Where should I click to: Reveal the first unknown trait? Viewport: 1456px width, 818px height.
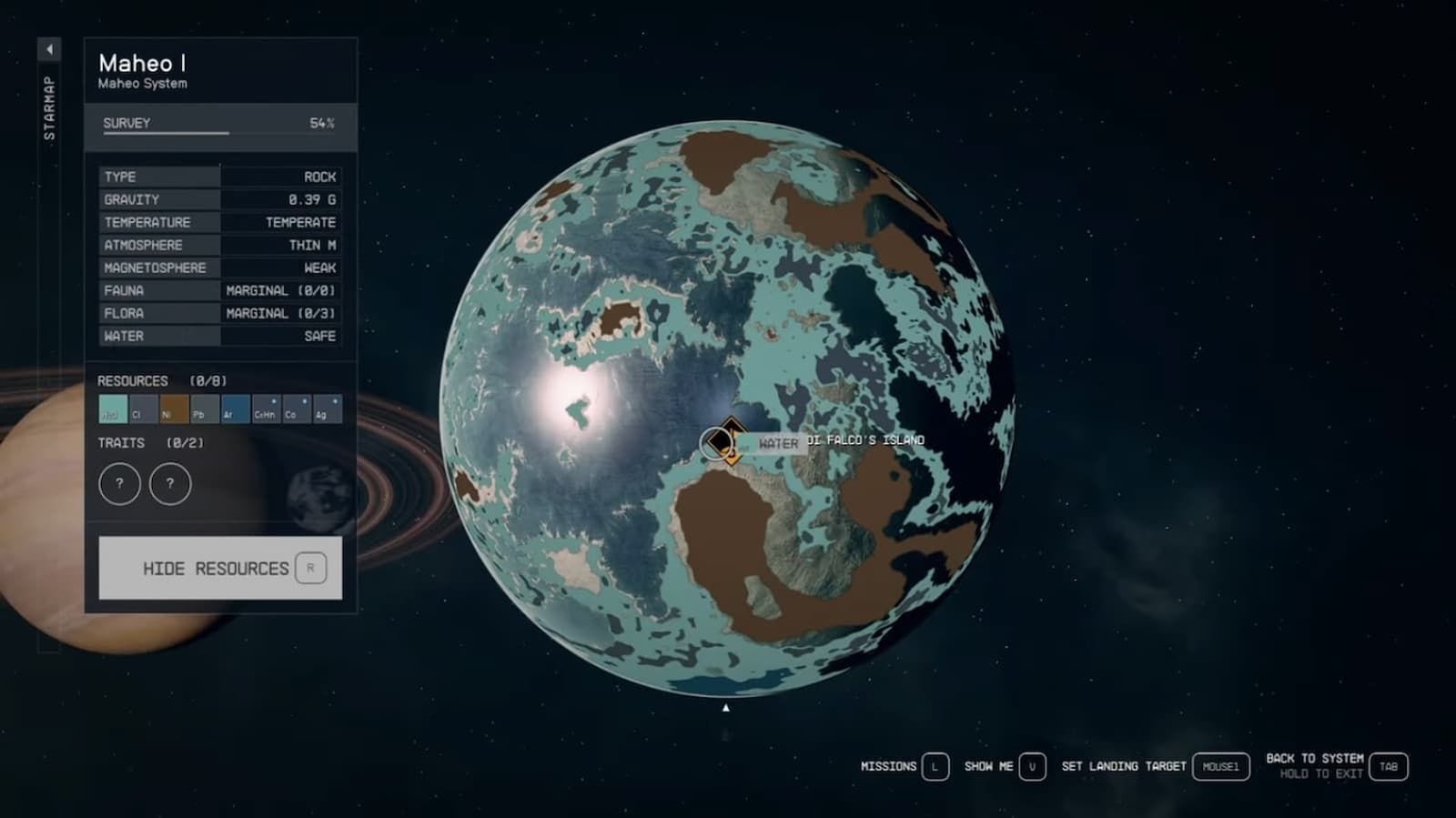[x=118, y=484]
